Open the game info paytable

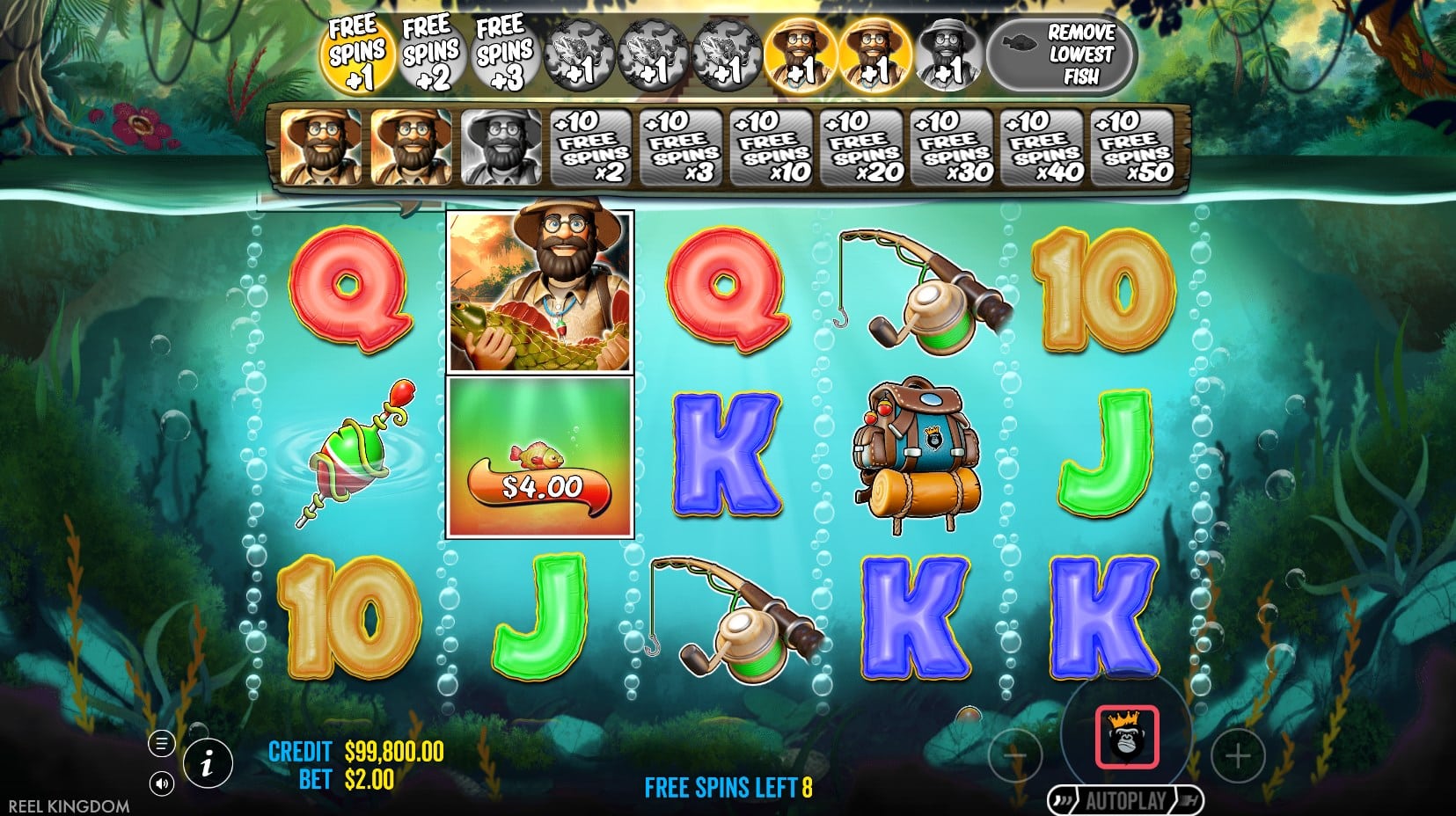(x=208, y=763)
